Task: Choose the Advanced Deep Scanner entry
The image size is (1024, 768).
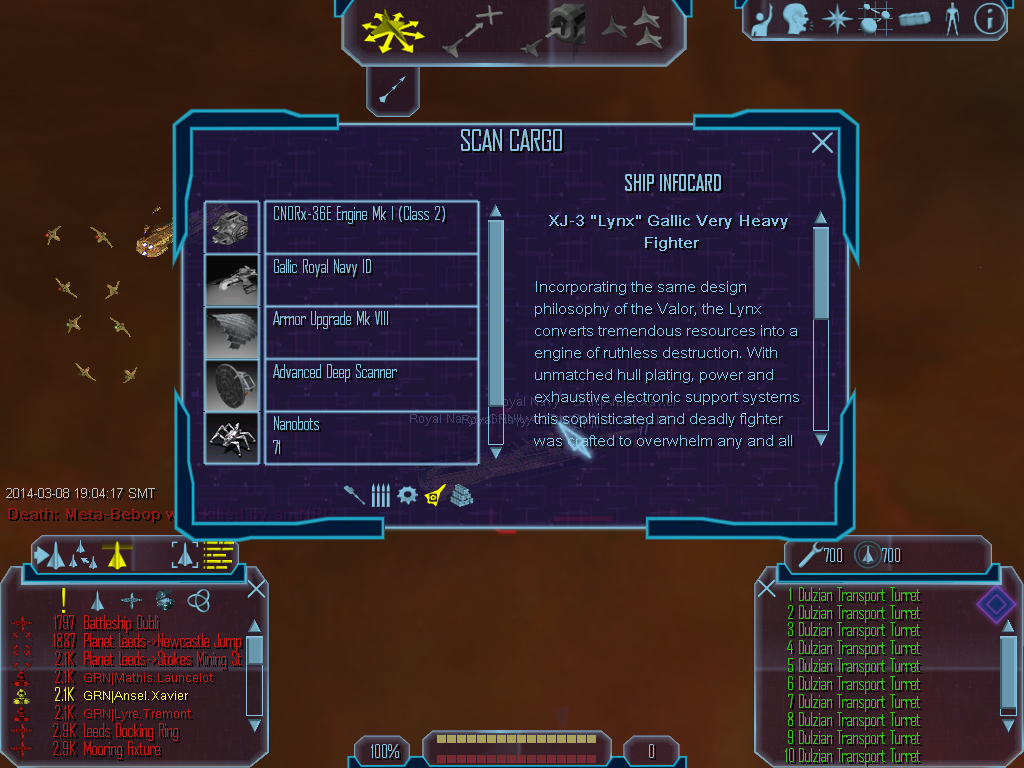Action: (370, 385)
